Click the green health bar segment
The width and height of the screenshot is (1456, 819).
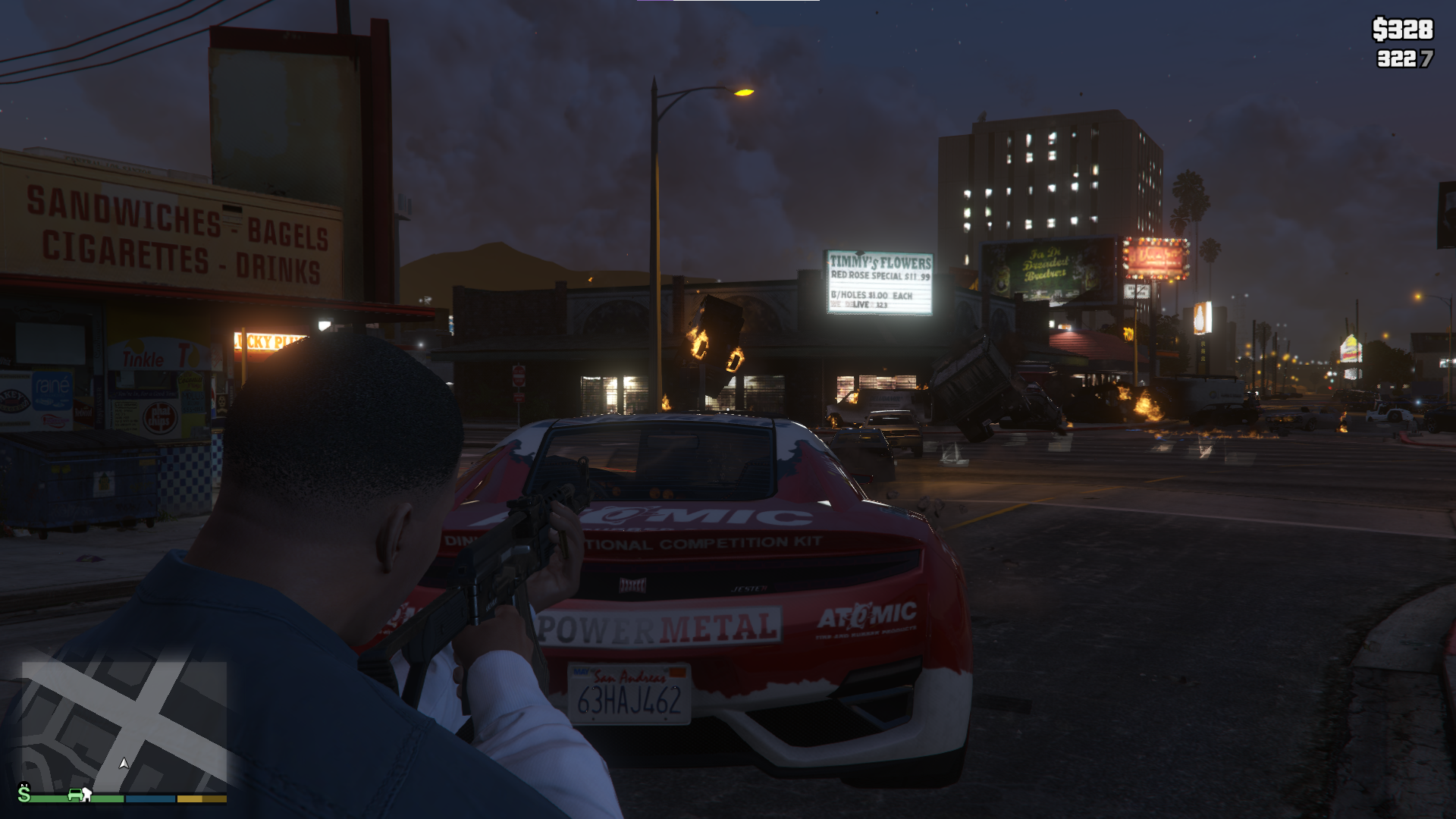[x=106, y=800]
